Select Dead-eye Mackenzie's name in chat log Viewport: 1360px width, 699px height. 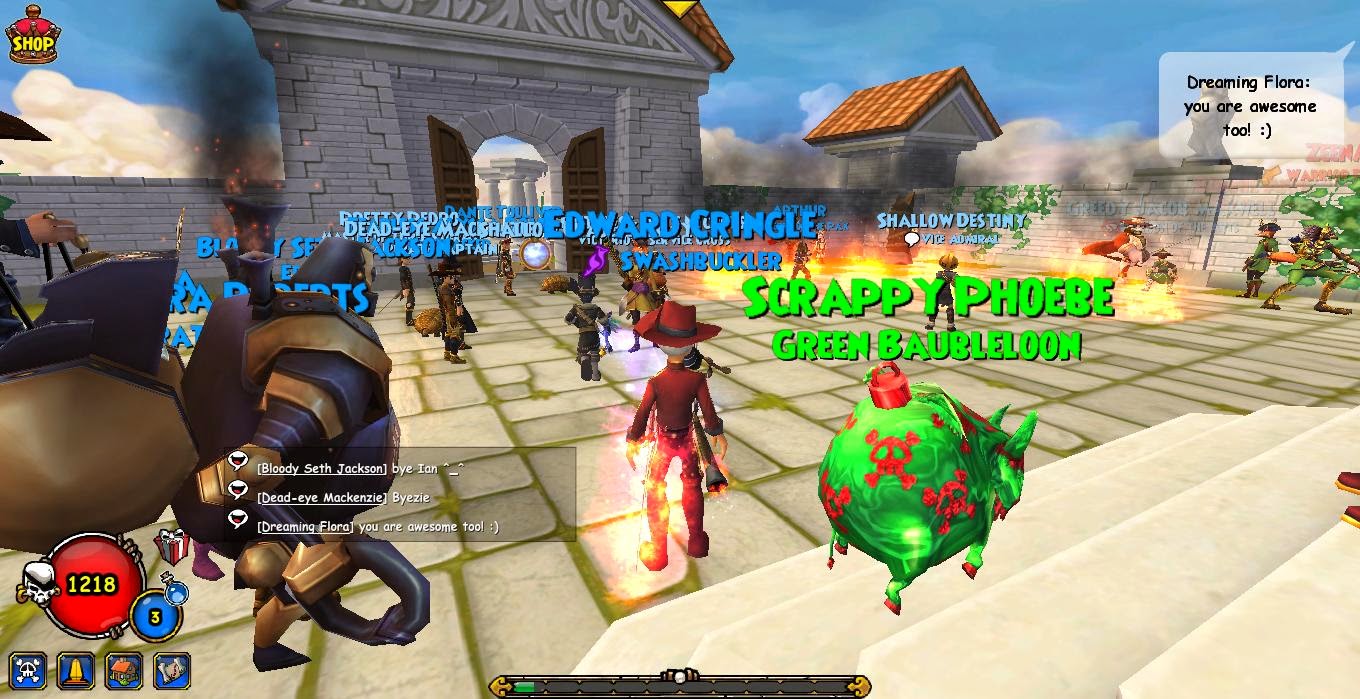[322, 497]
